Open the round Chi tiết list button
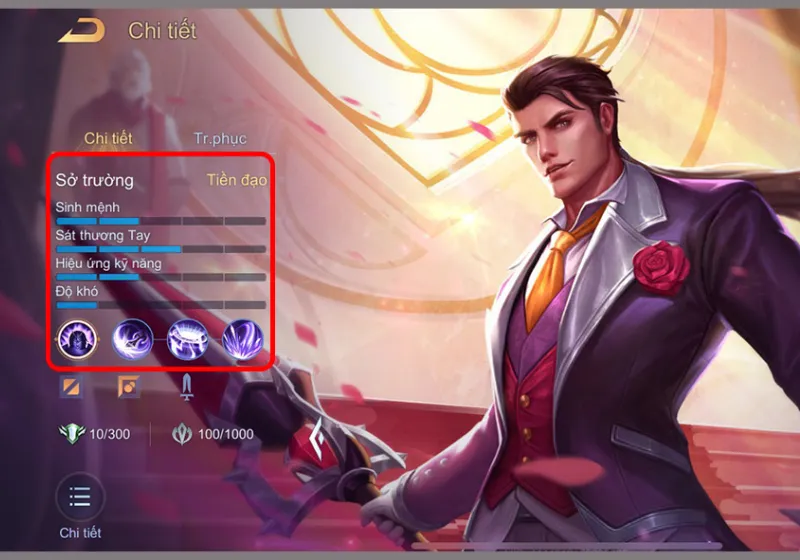800x560 pixels. 80,497
